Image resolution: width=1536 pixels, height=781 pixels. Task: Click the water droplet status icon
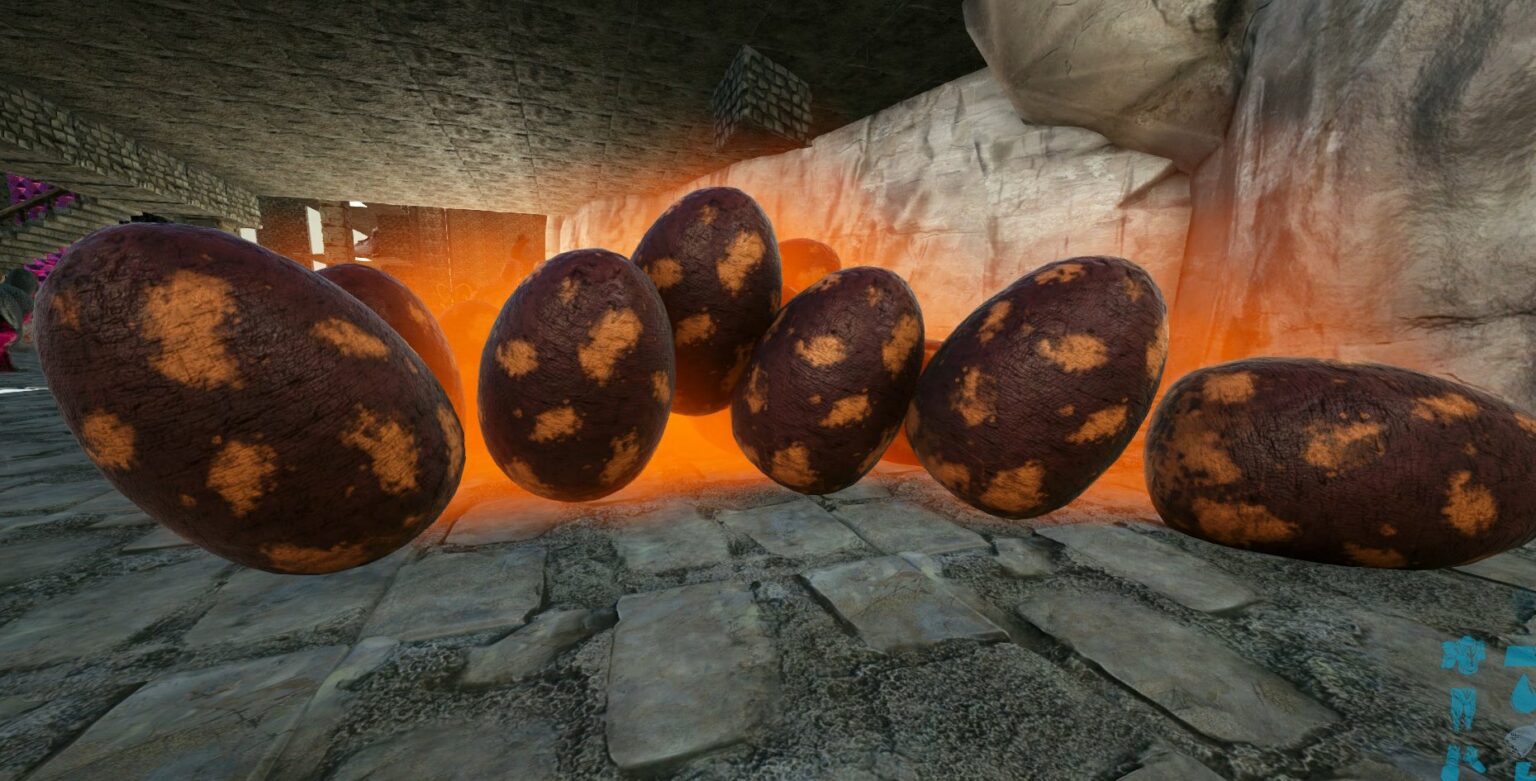click(1522, 694)
